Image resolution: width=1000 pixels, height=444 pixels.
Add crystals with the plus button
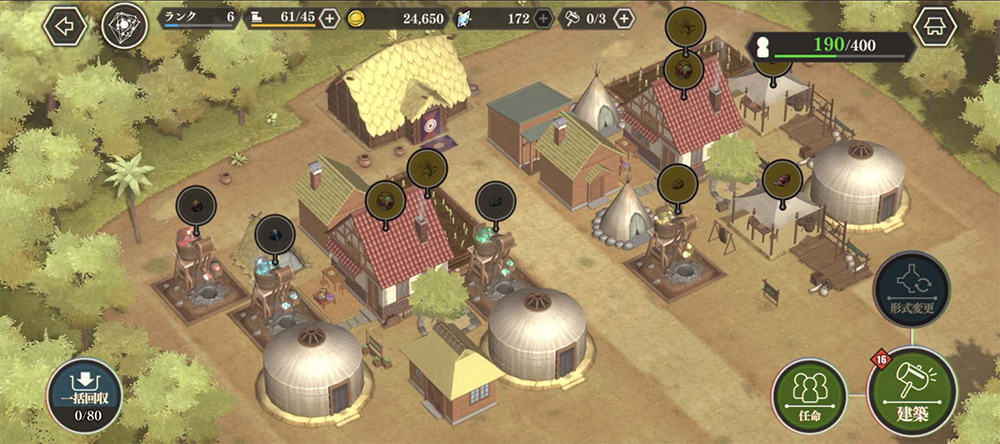(543, 18)
